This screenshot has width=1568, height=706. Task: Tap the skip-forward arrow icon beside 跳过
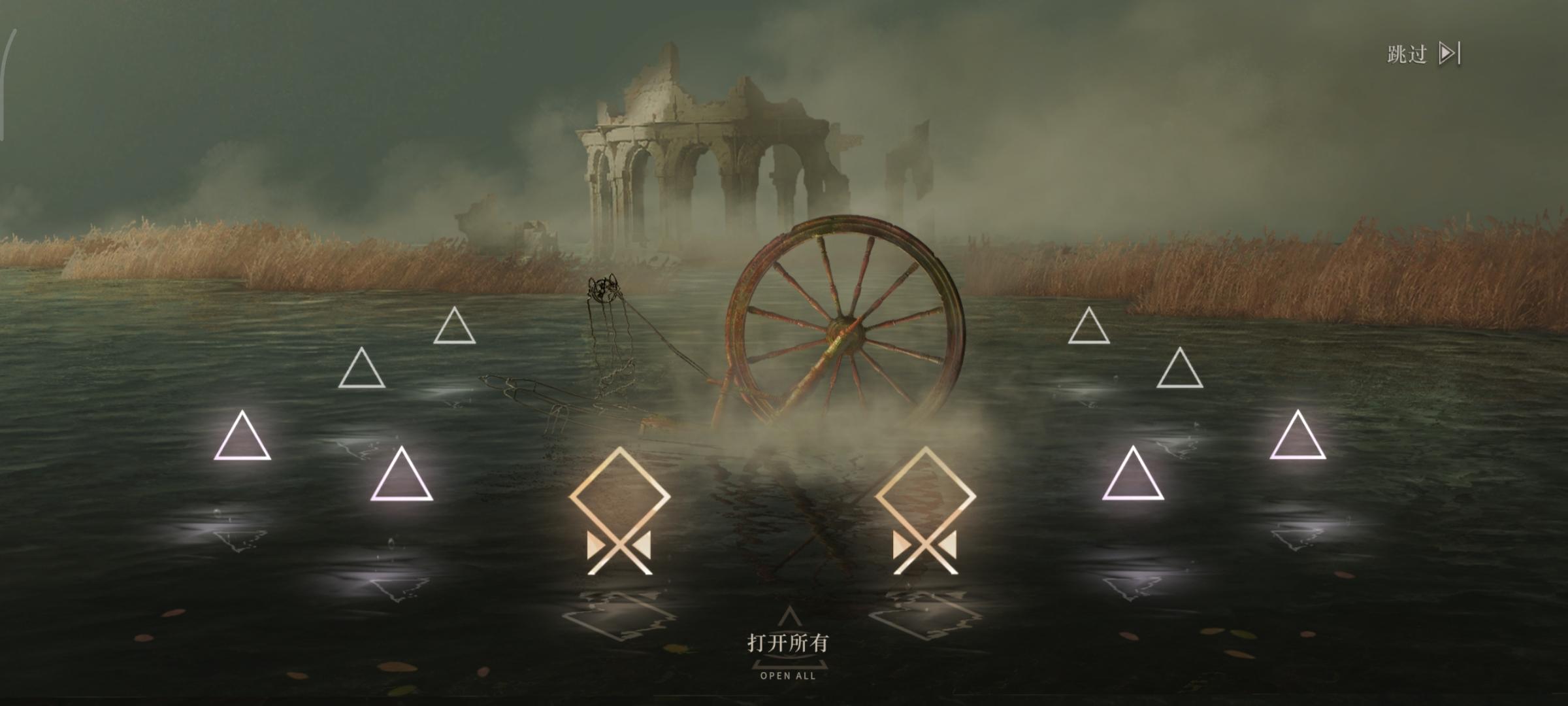[x=1449, y=51]
